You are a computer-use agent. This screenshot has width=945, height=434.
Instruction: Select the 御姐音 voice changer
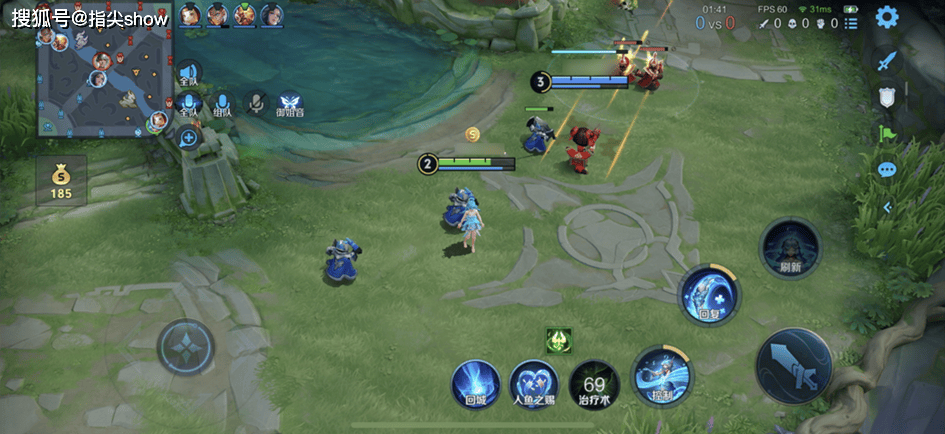290,106
